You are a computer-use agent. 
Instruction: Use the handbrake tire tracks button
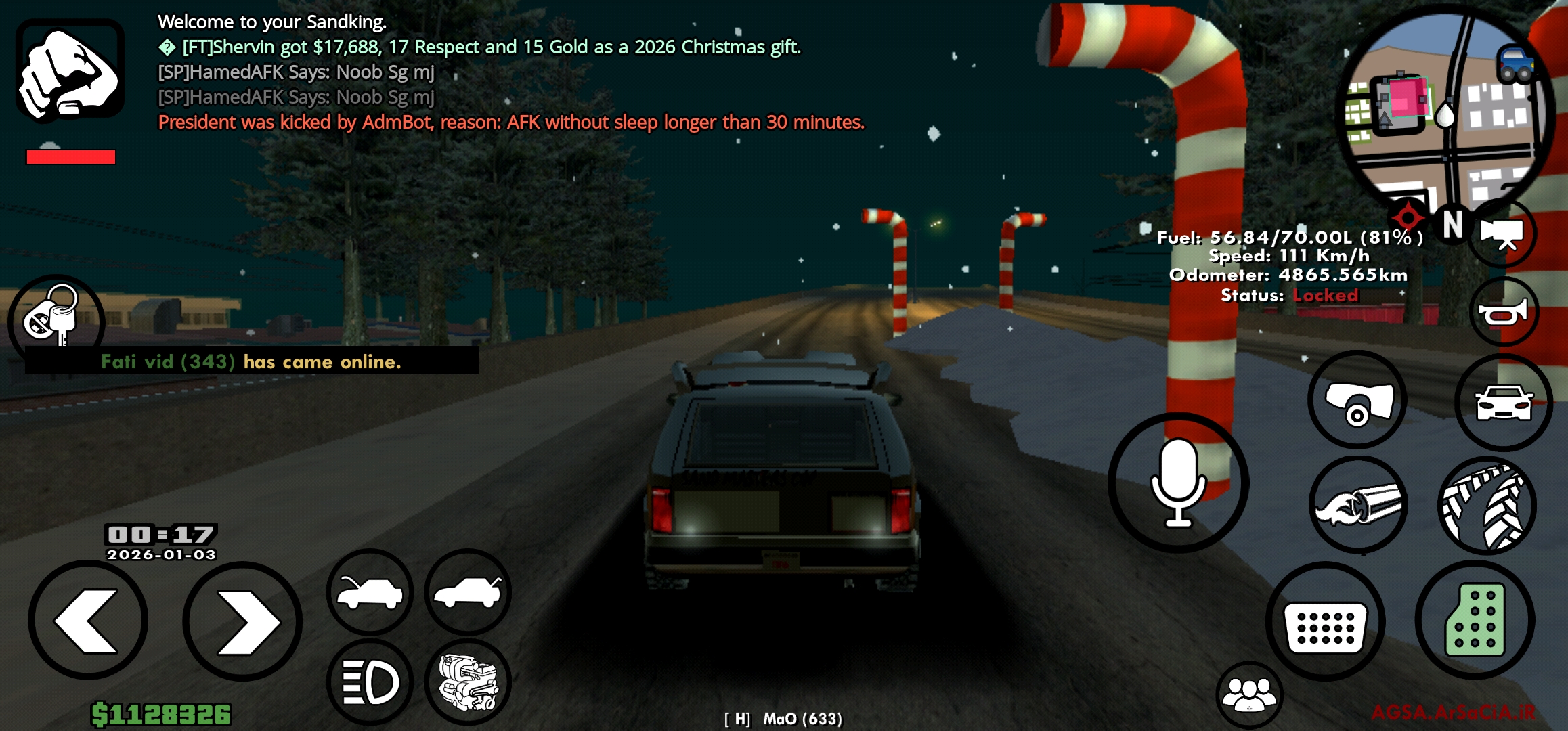coord(1486,506)
